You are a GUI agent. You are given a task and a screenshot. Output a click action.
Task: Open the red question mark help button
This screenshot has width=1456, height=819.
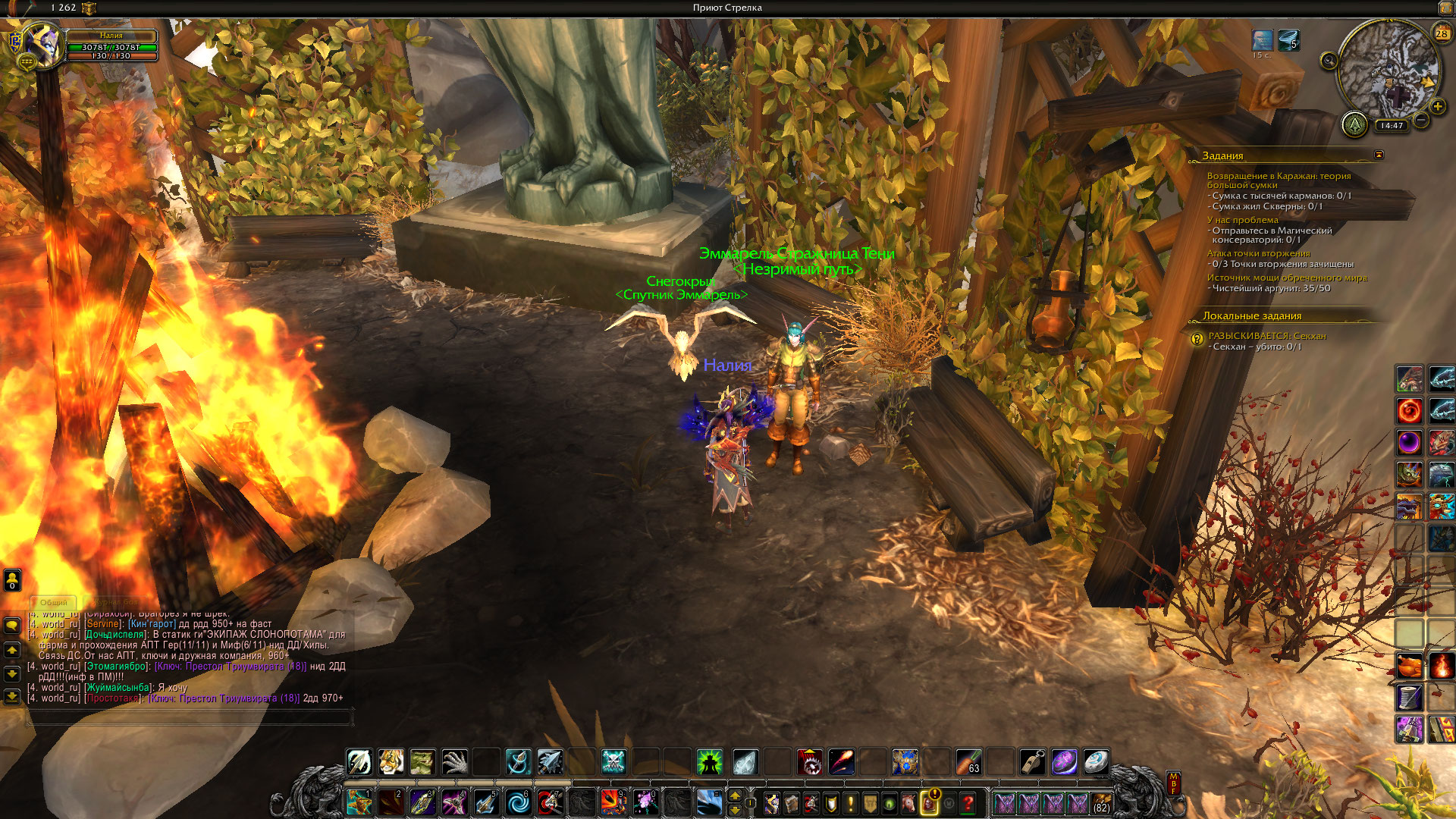[968, 802]
